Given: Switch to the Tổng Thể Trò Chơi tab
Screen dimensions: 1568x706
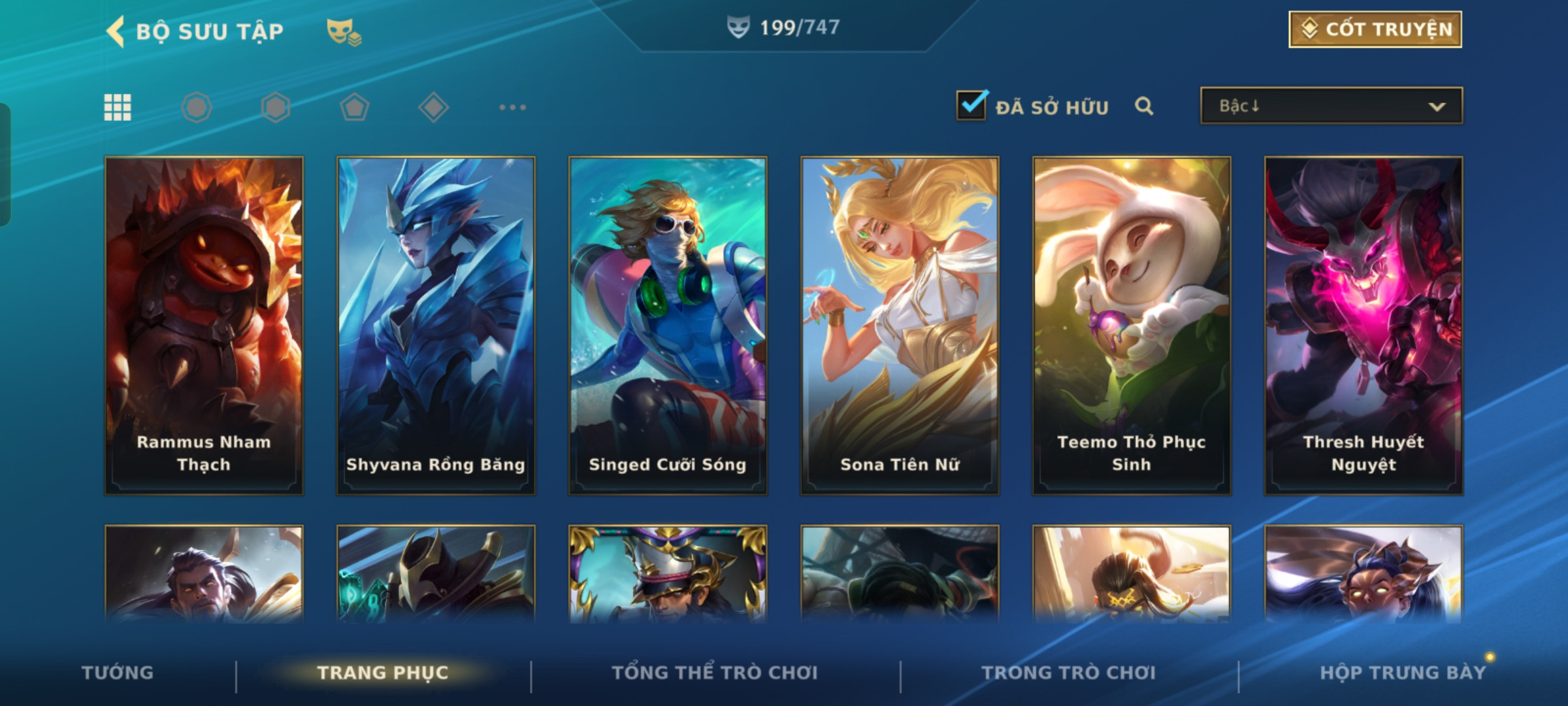Looking at the screenshot, I should click(x=715, y=673).
